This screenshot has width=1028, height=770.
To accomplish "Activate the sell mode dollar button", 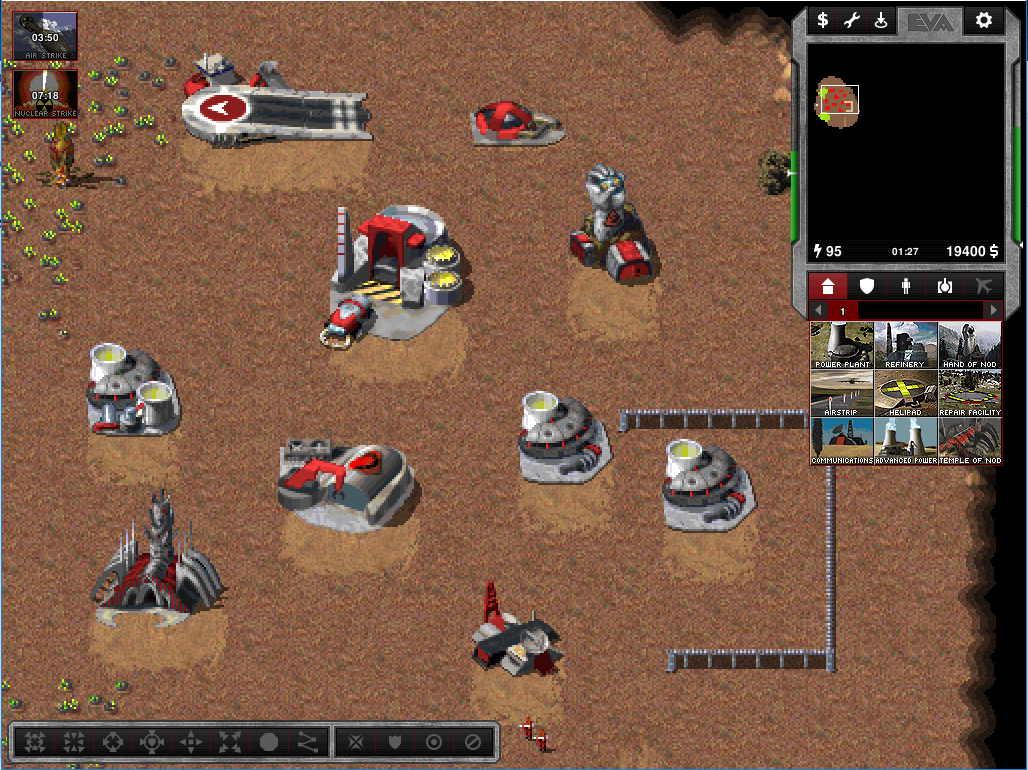I will (822, 20).
